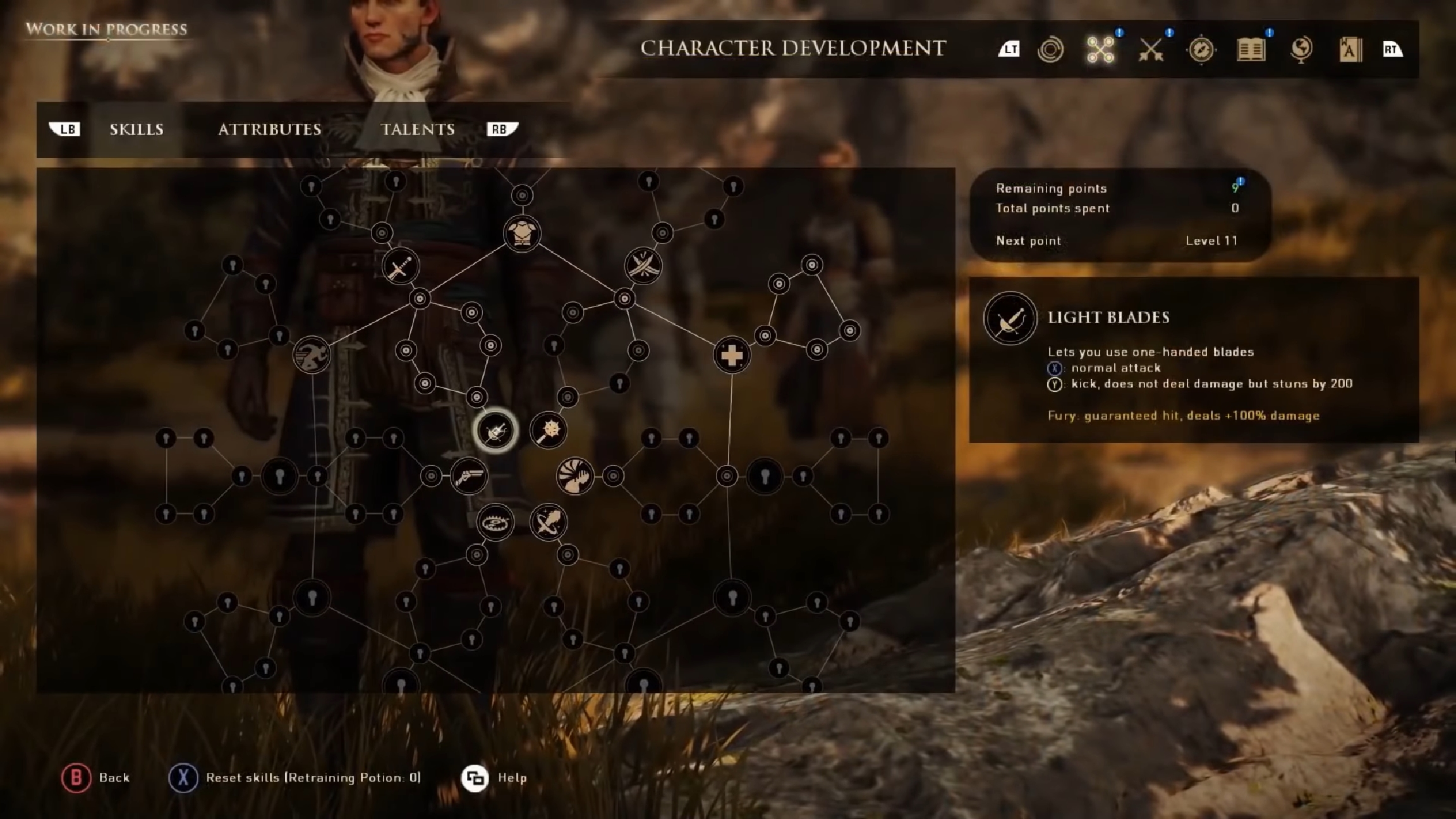
Task: Switch to the ATTRIBUTES tab
Action: [270, 130]
